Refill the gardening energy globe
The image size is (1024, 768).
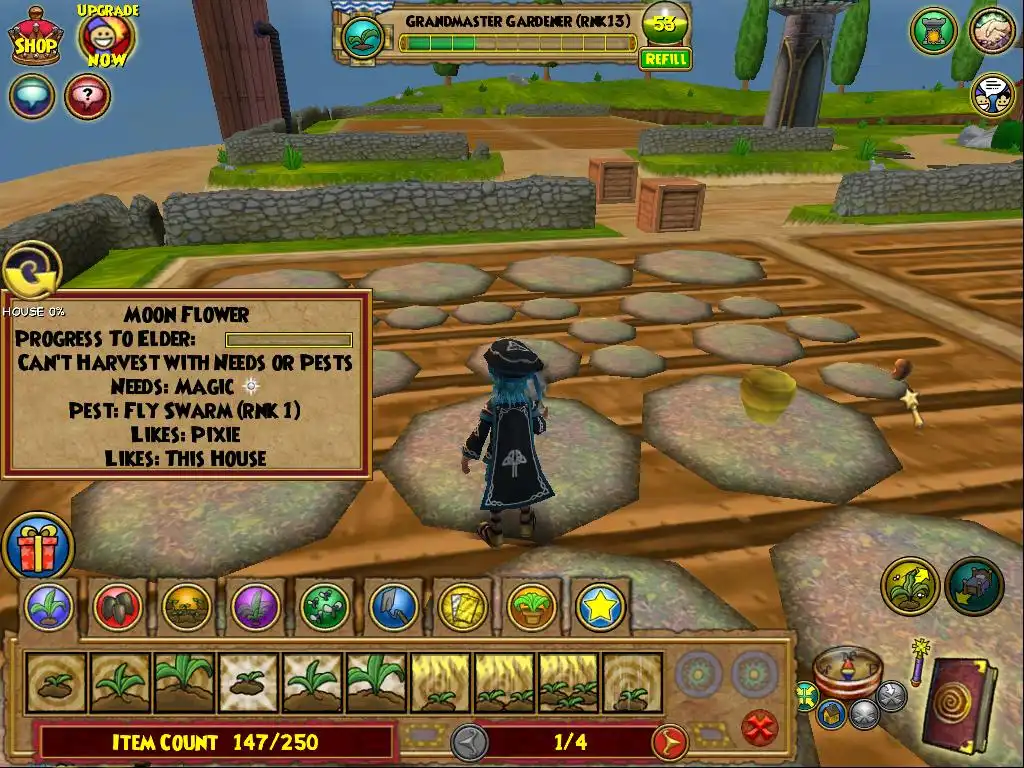tap(665, 59)
